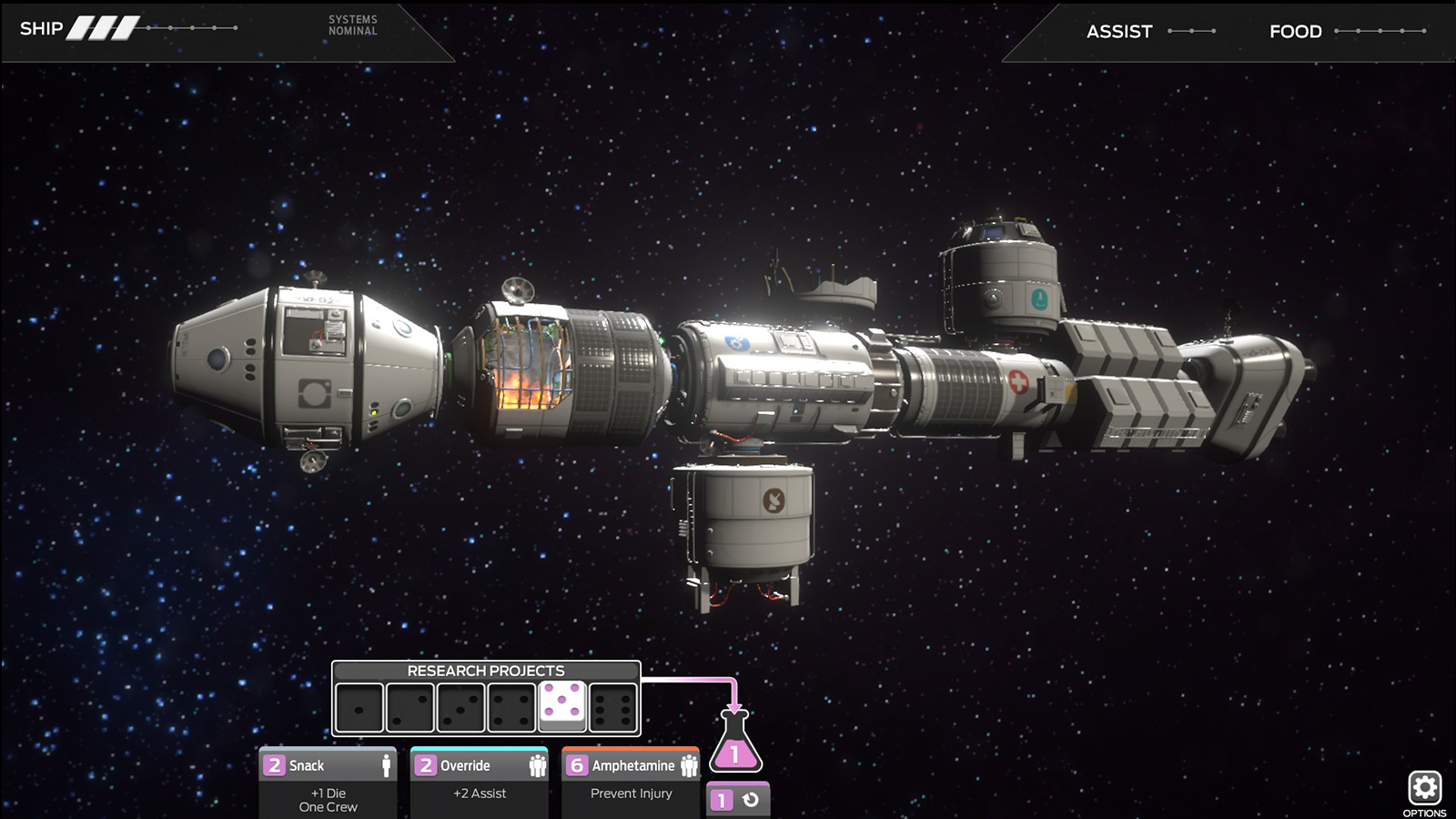Image resolution: width=1456 pixels, height=819 pixels.
Task: Open the Options gear menu
Action: click(x=1424, y=788)
